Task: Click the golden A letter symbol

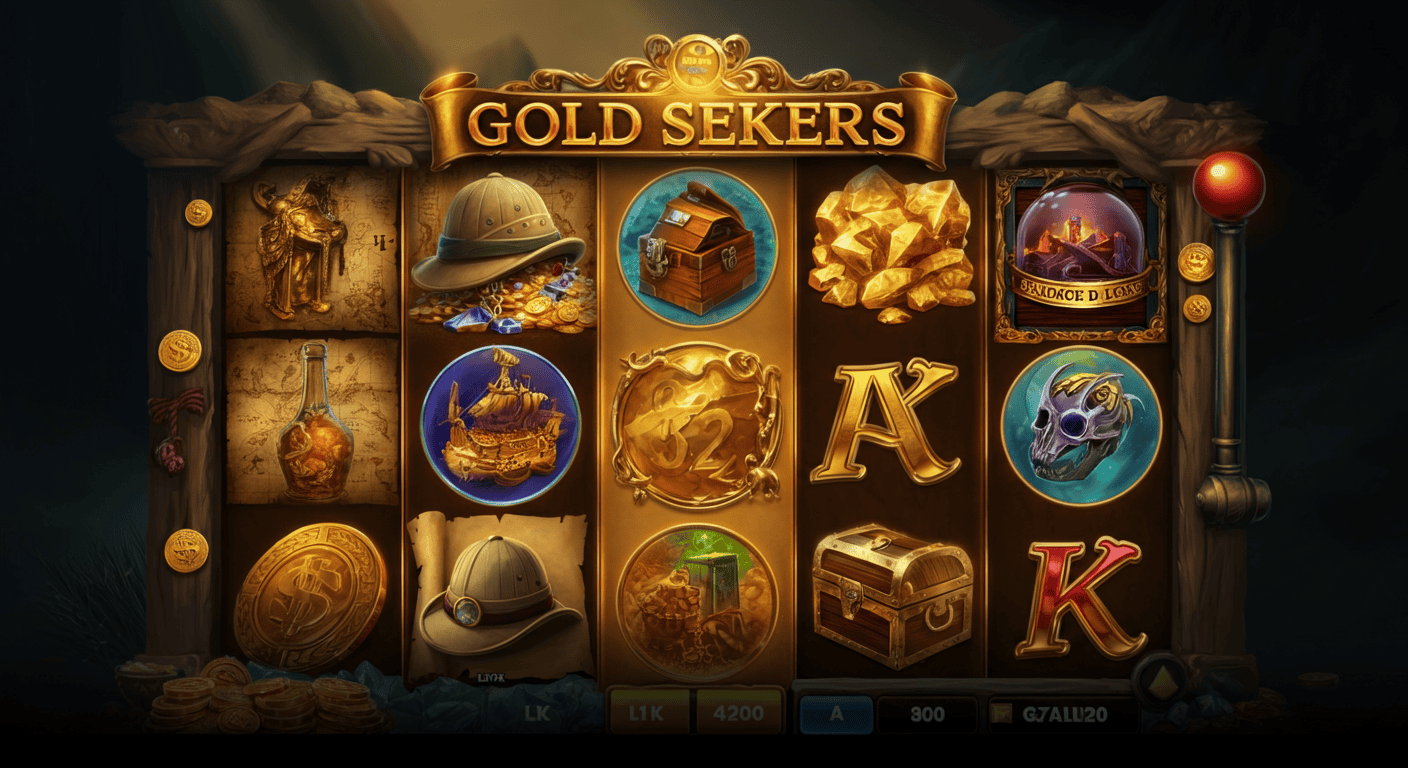Action: point(887,420)
